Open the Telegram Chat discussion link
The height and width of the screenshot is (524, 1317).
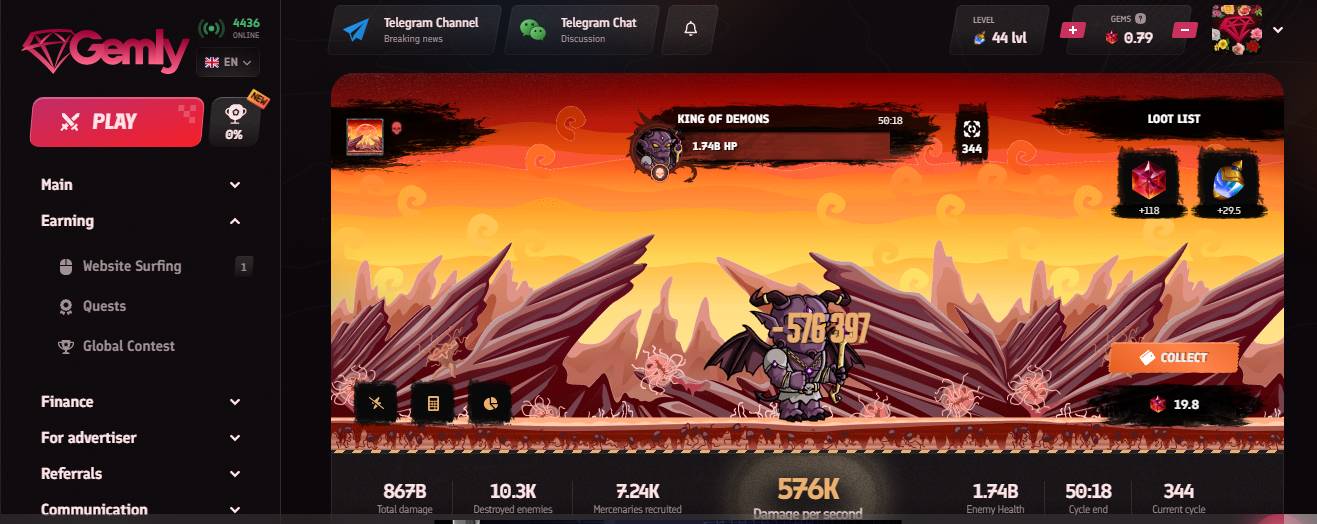click(x=582, y=30)
